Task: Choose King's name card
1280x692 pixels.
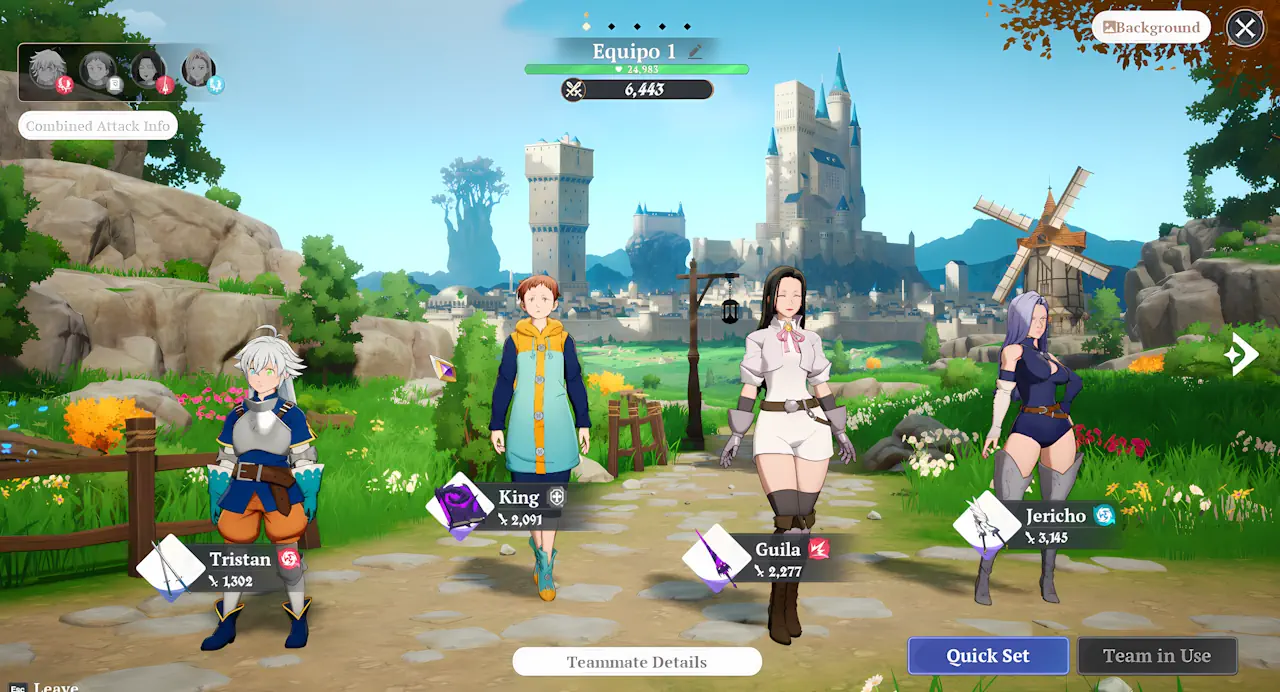Action: (x=520, y=506)
